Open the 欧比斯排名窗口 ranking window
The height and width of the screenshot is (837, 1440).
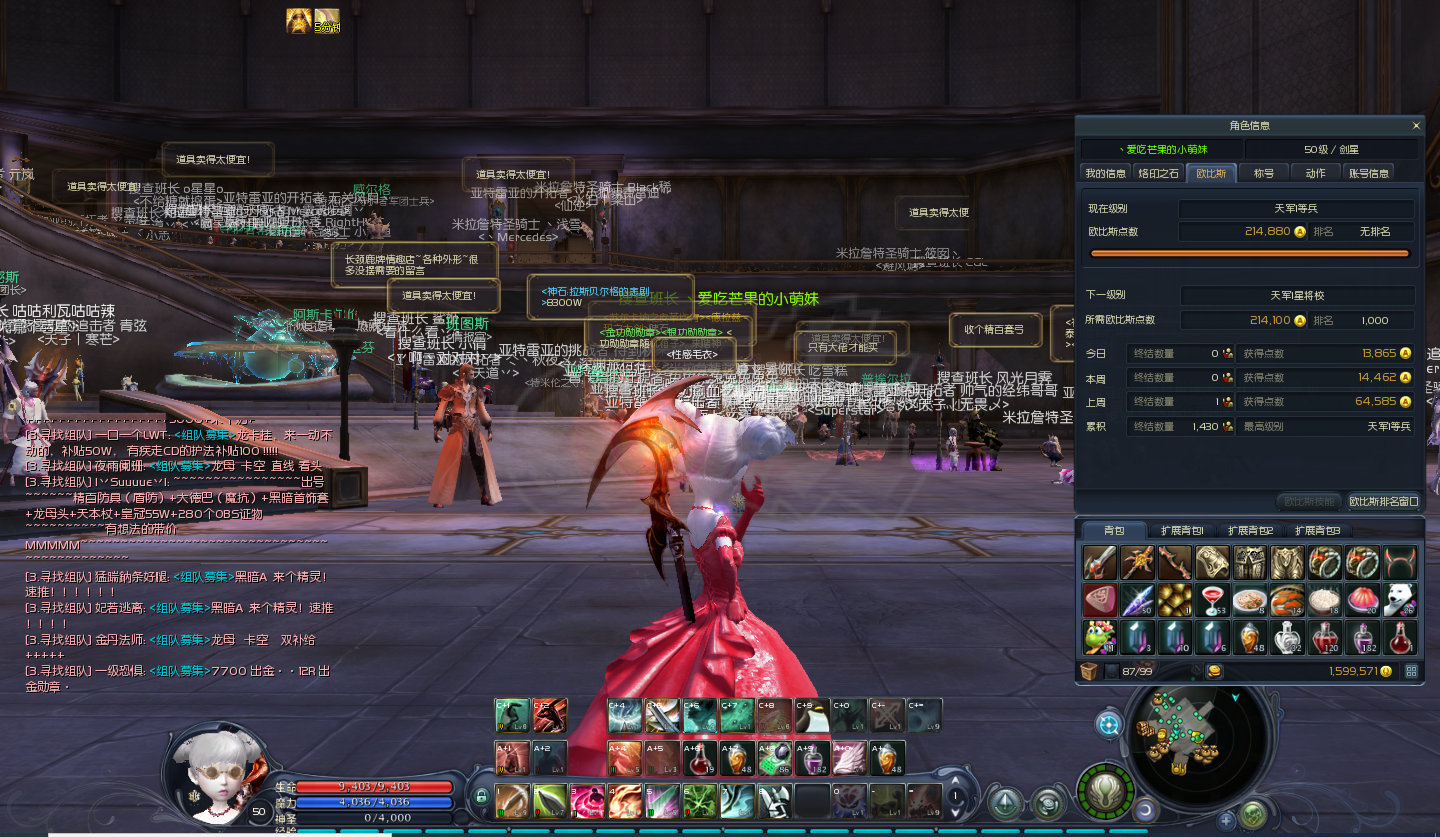click(x=1383, y=501)
